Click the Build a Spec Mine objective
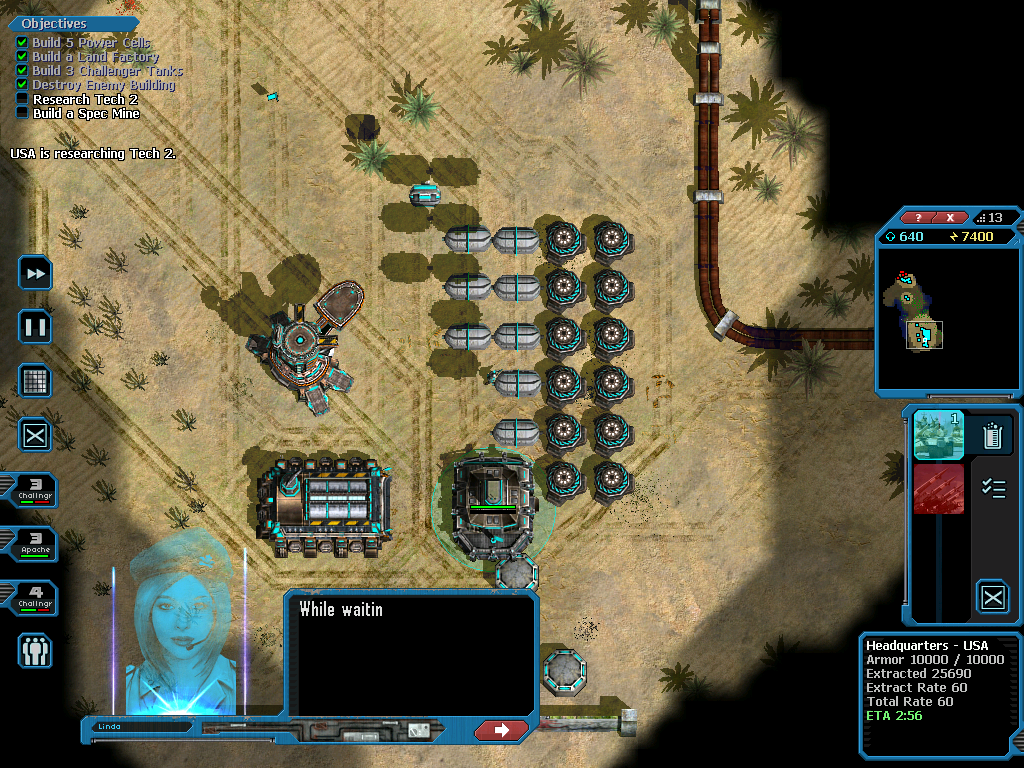Viewport: 1024px width, 768px height. click(x=86, y=114)
